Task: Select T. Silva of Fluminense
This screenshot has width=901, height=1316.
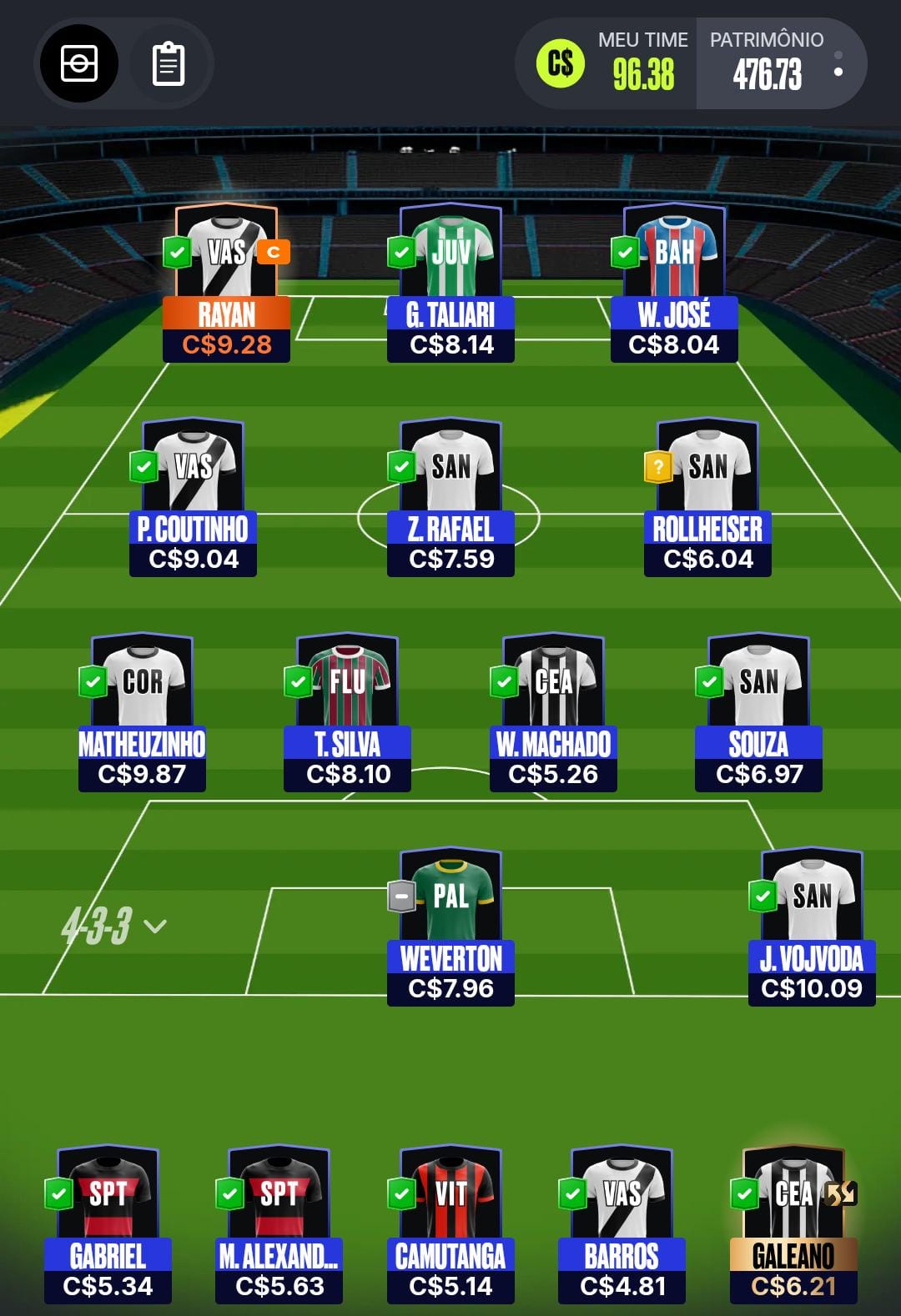Action: point(348,713)
